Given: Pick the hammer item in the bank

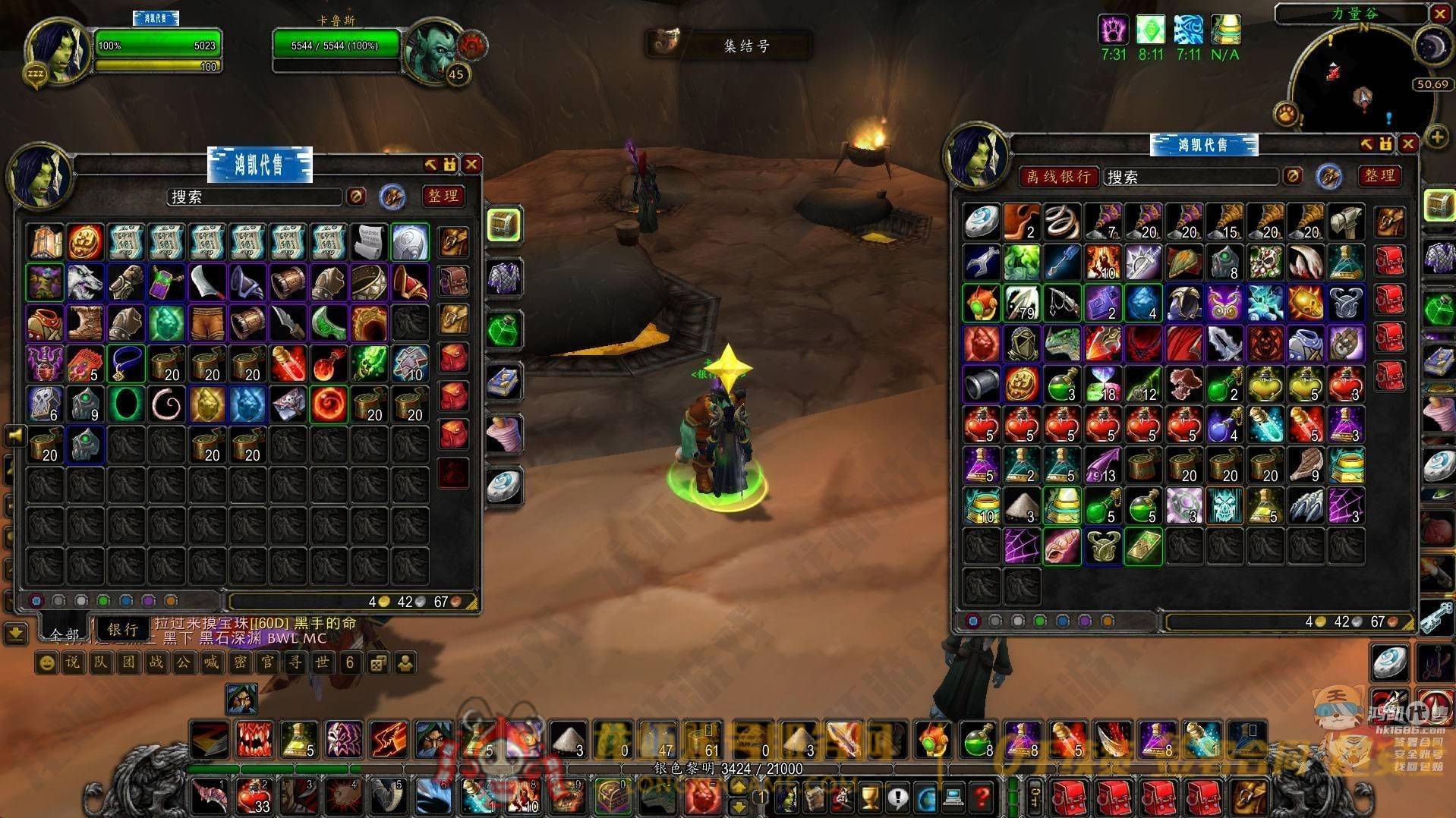Looking at the screenshot, I should (1346, 222).
